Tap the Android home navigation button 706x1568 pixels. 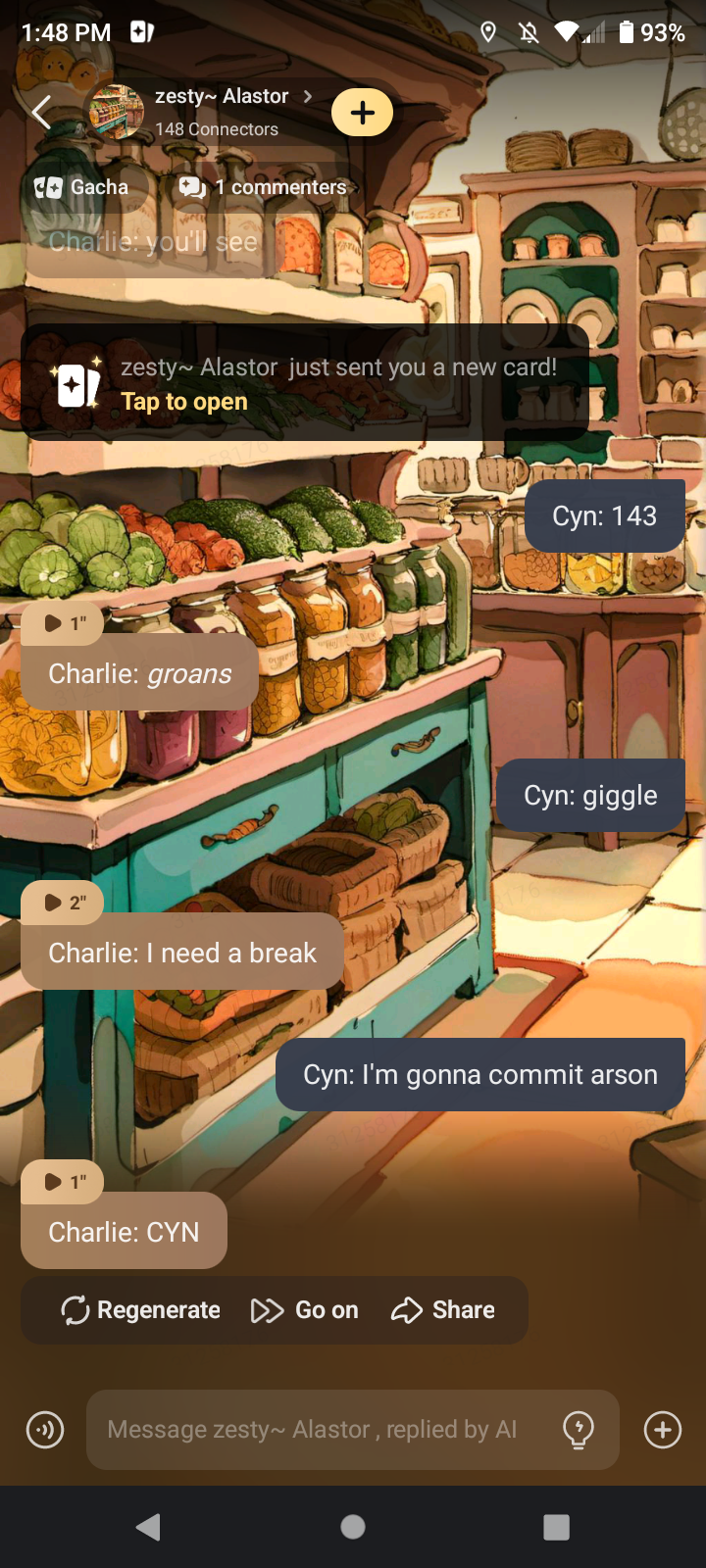coord(353,1527)
